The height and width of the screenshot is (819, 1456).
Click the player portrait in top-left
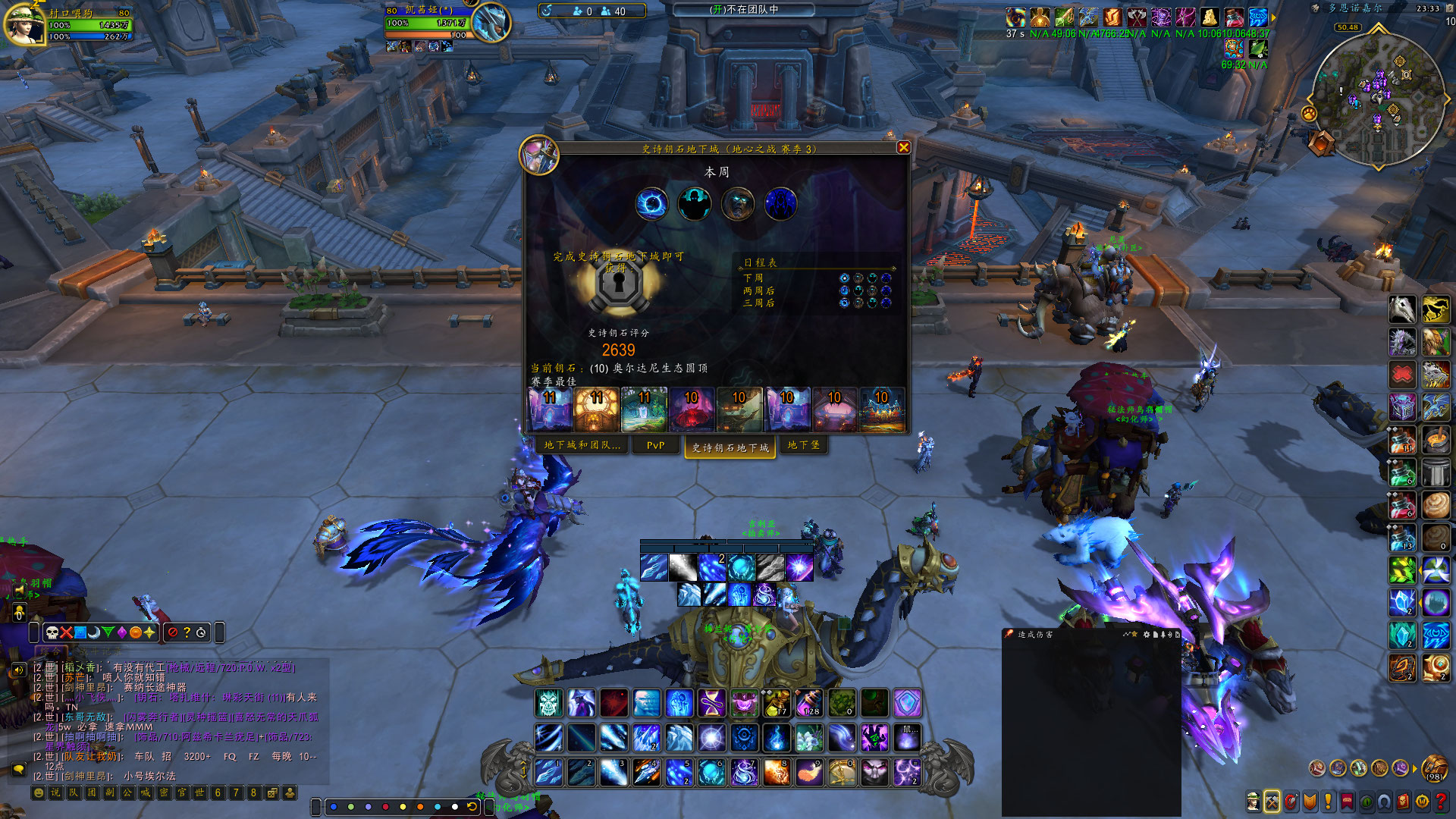[24, 23]
